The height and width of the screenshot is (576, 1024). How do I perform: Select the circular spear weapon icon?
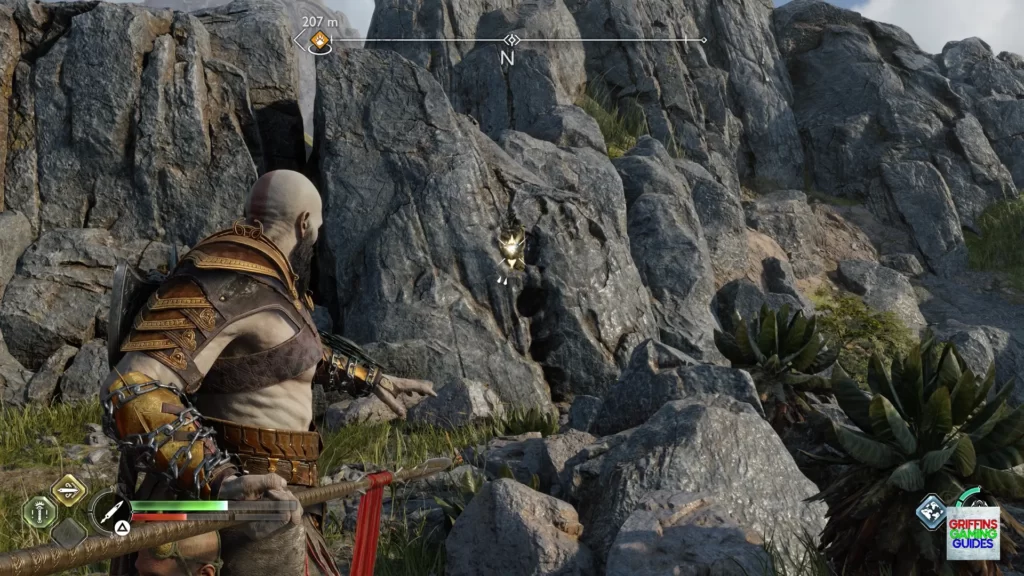pos(109,511)
